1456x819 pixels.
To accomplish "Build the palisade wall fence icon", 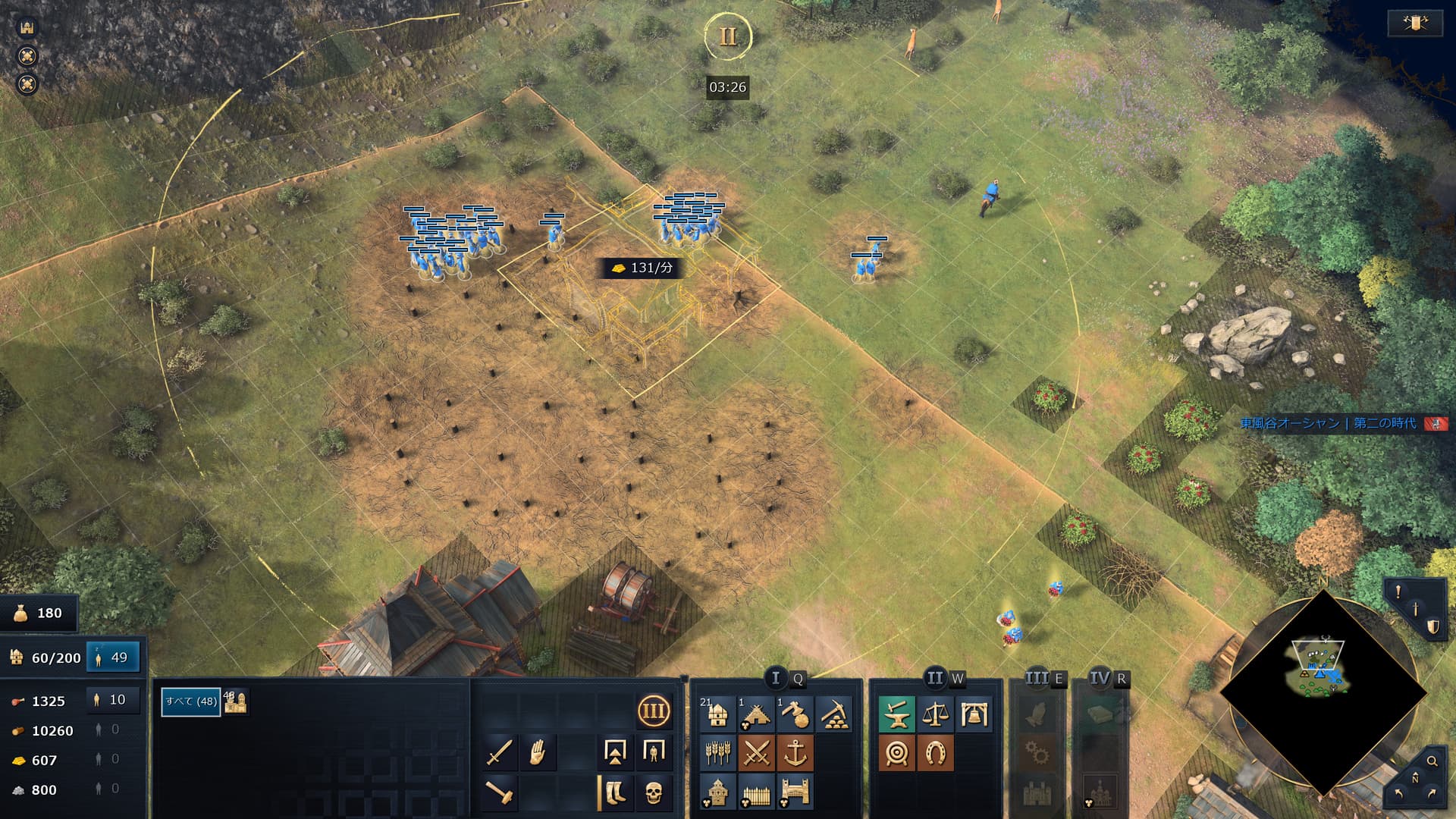I will (x=756, y=792).
